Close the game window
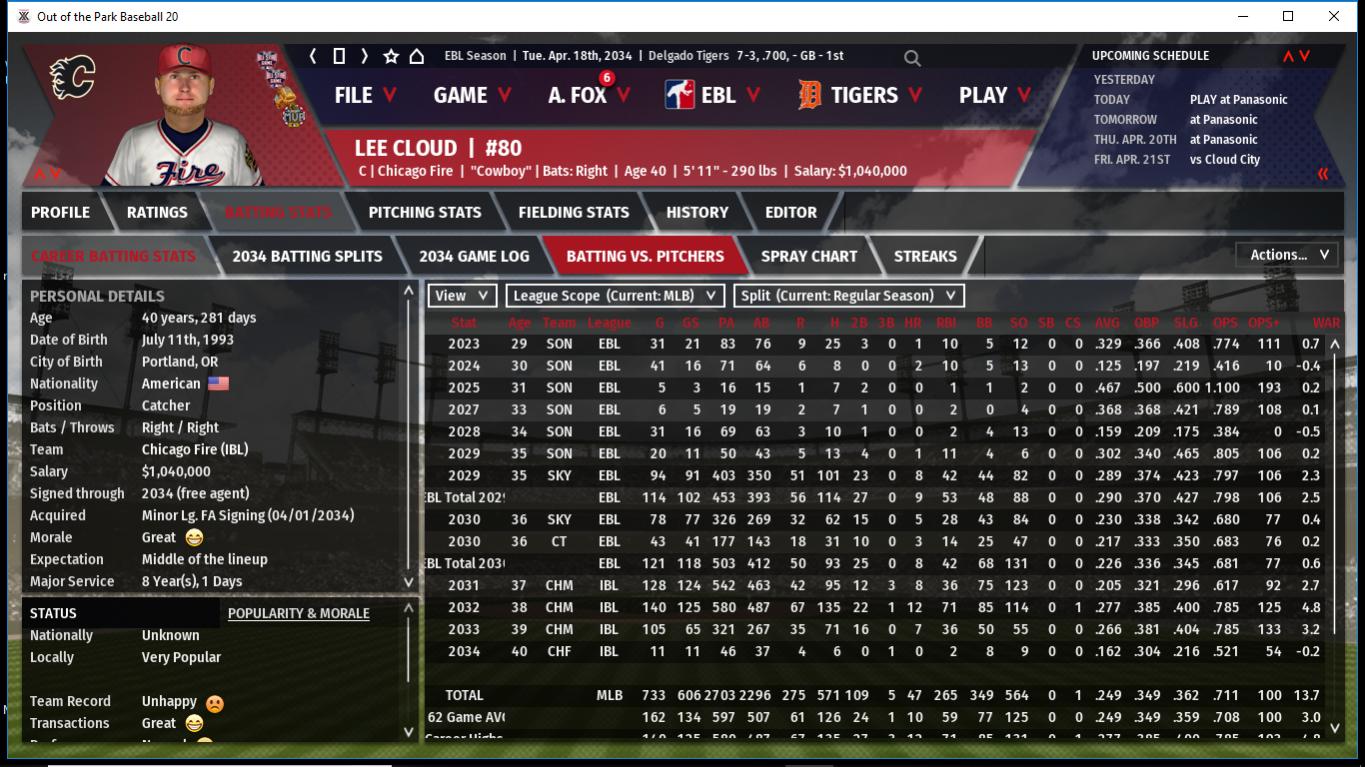The image size is (1365, 767). [x=1334, y=16]
